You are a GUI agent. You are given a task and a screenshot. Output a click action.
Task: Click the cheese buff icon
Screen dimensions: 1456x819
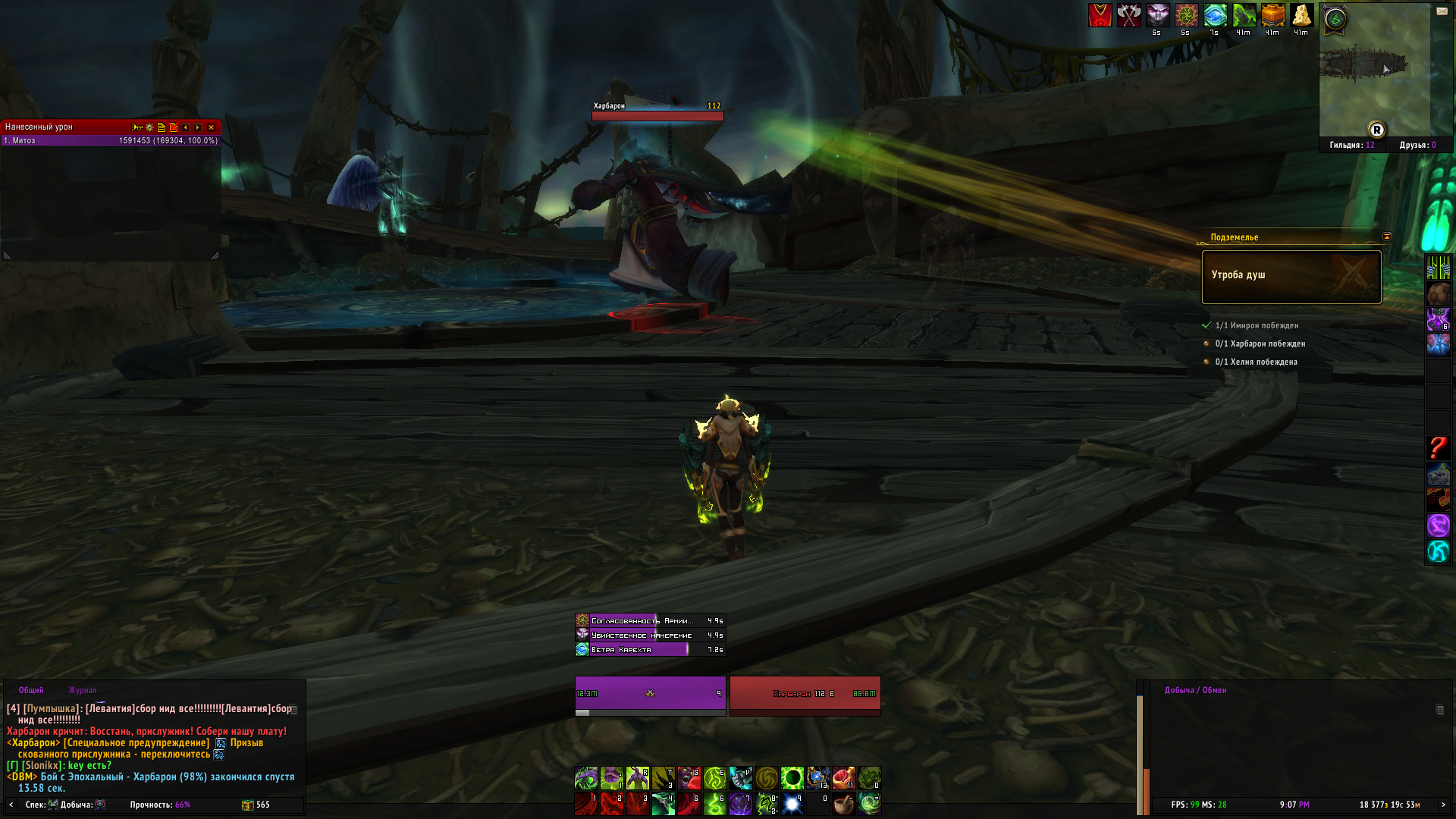click(1301, 15)
